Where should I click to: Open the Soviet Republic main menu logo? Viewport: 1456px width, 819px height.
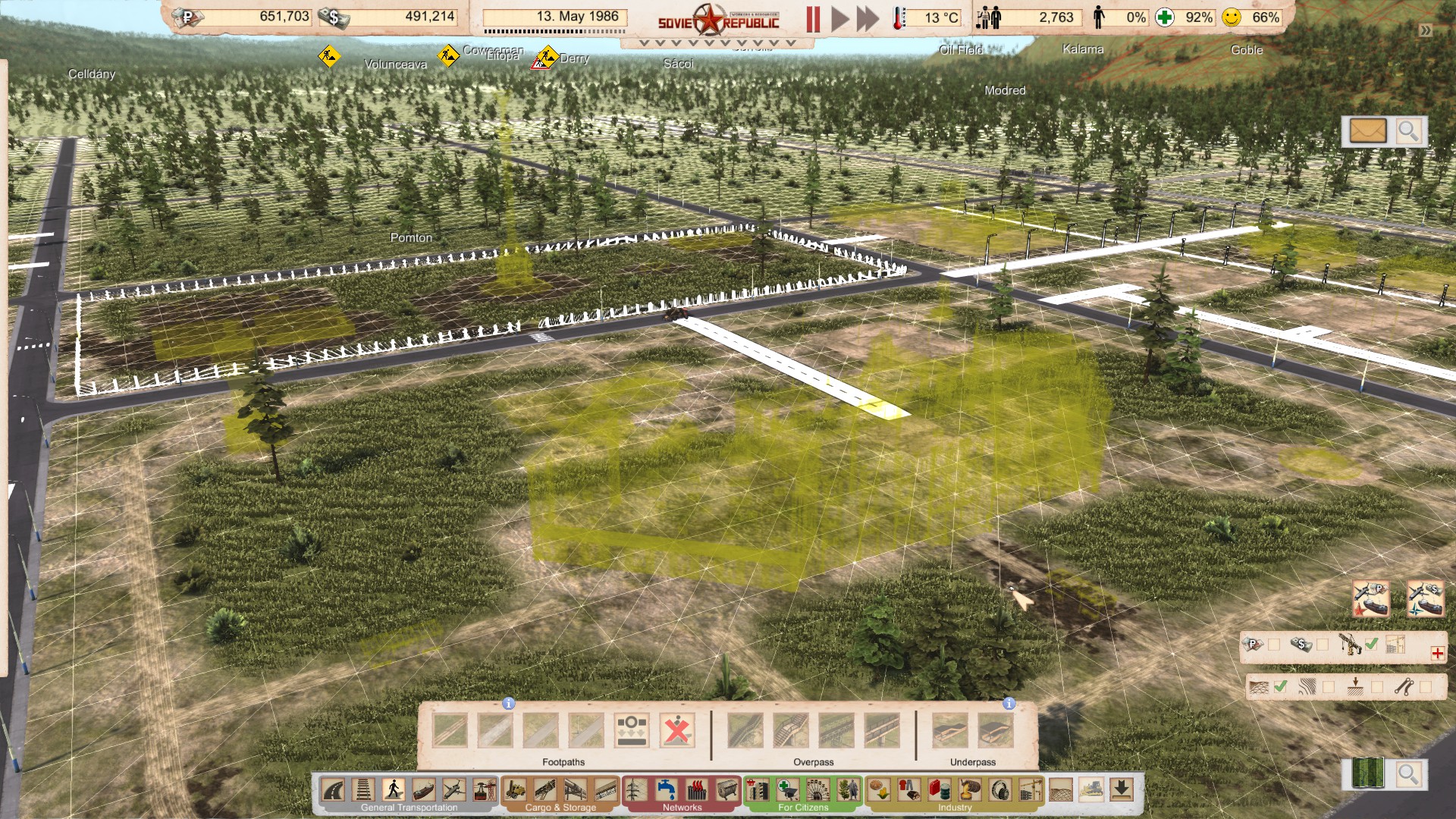tap(717, 20)
